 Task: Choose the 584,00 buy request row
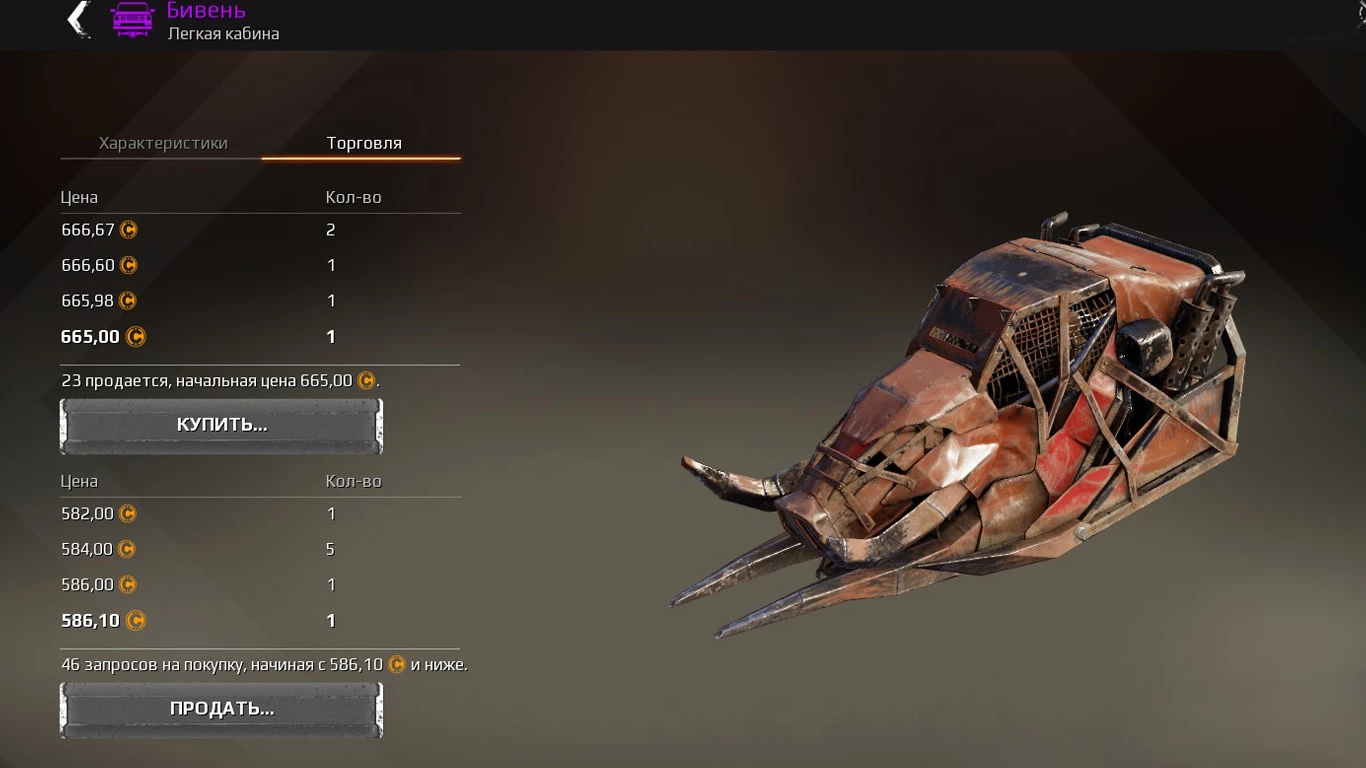pos(260,549)
